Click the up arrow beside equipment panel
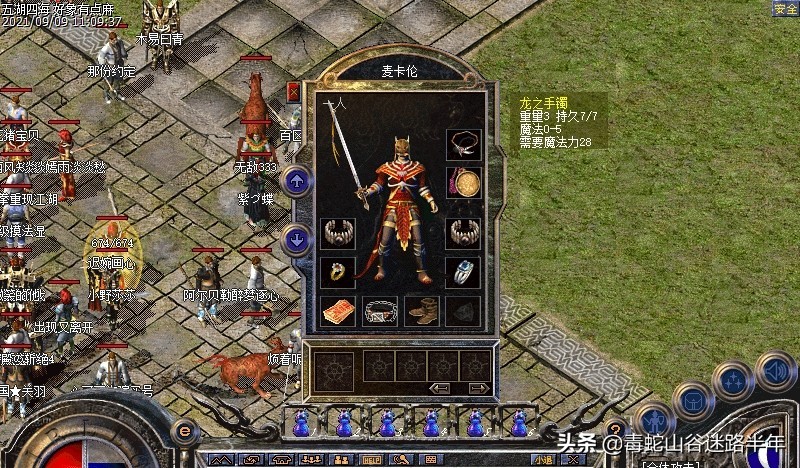Screen dimensions: 800x468 point(296,182)
